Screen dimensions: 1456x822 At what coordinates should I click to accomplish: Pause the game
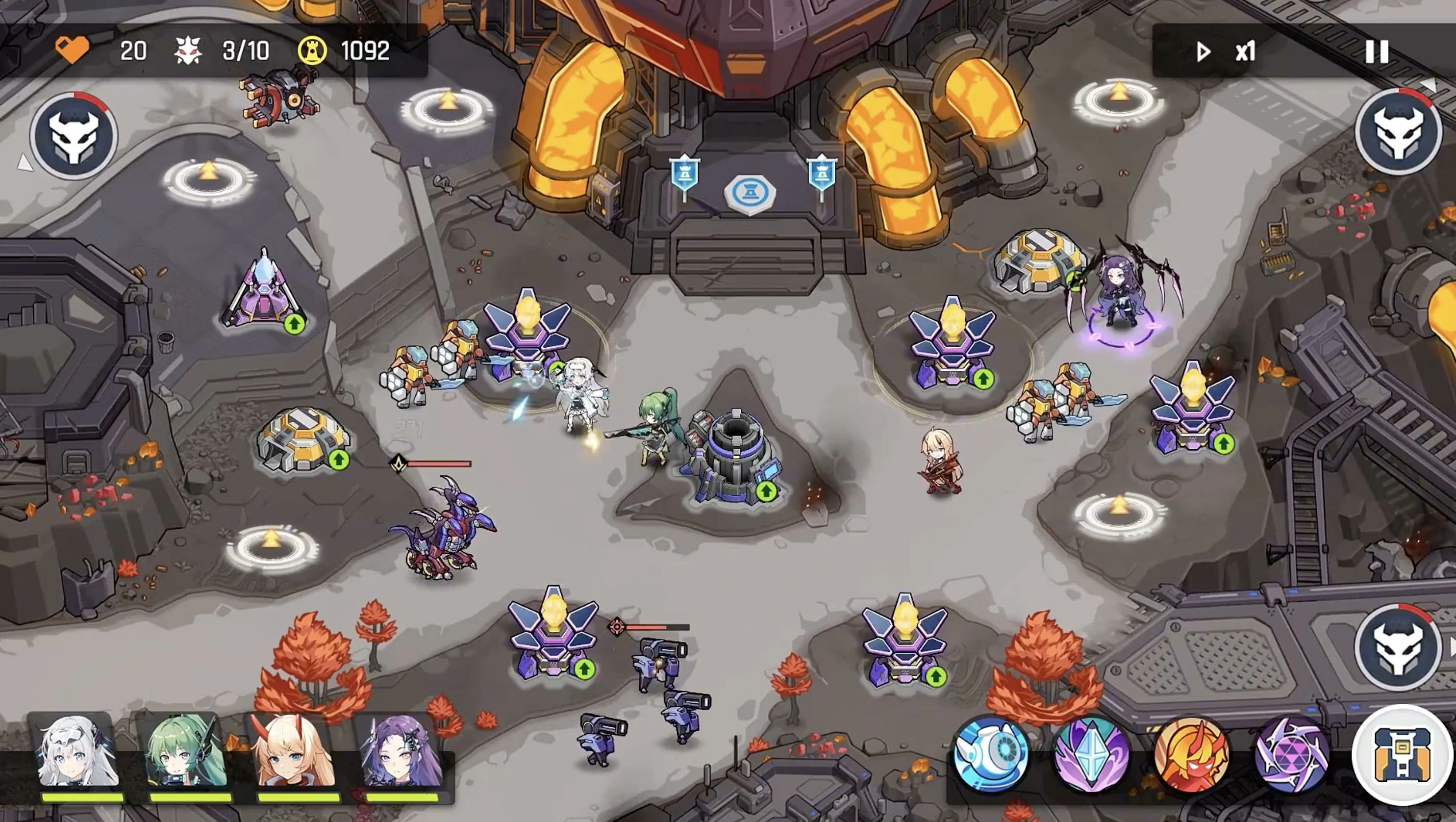click(1377, 52)
